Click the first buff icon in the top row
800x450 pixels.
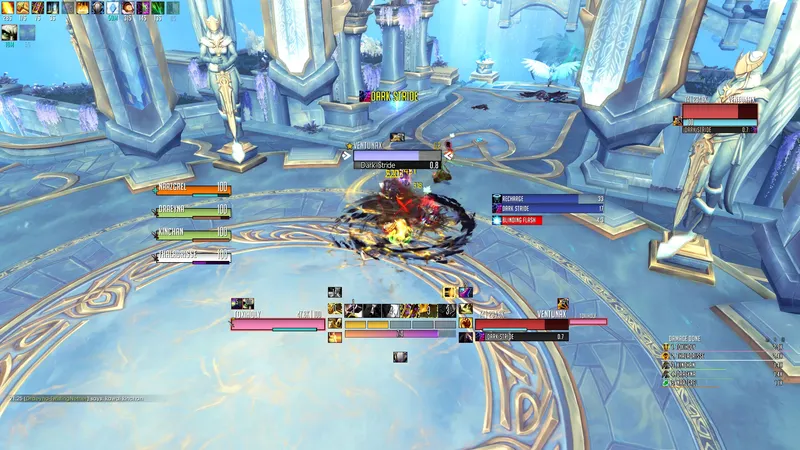click(x=9, y=9)
